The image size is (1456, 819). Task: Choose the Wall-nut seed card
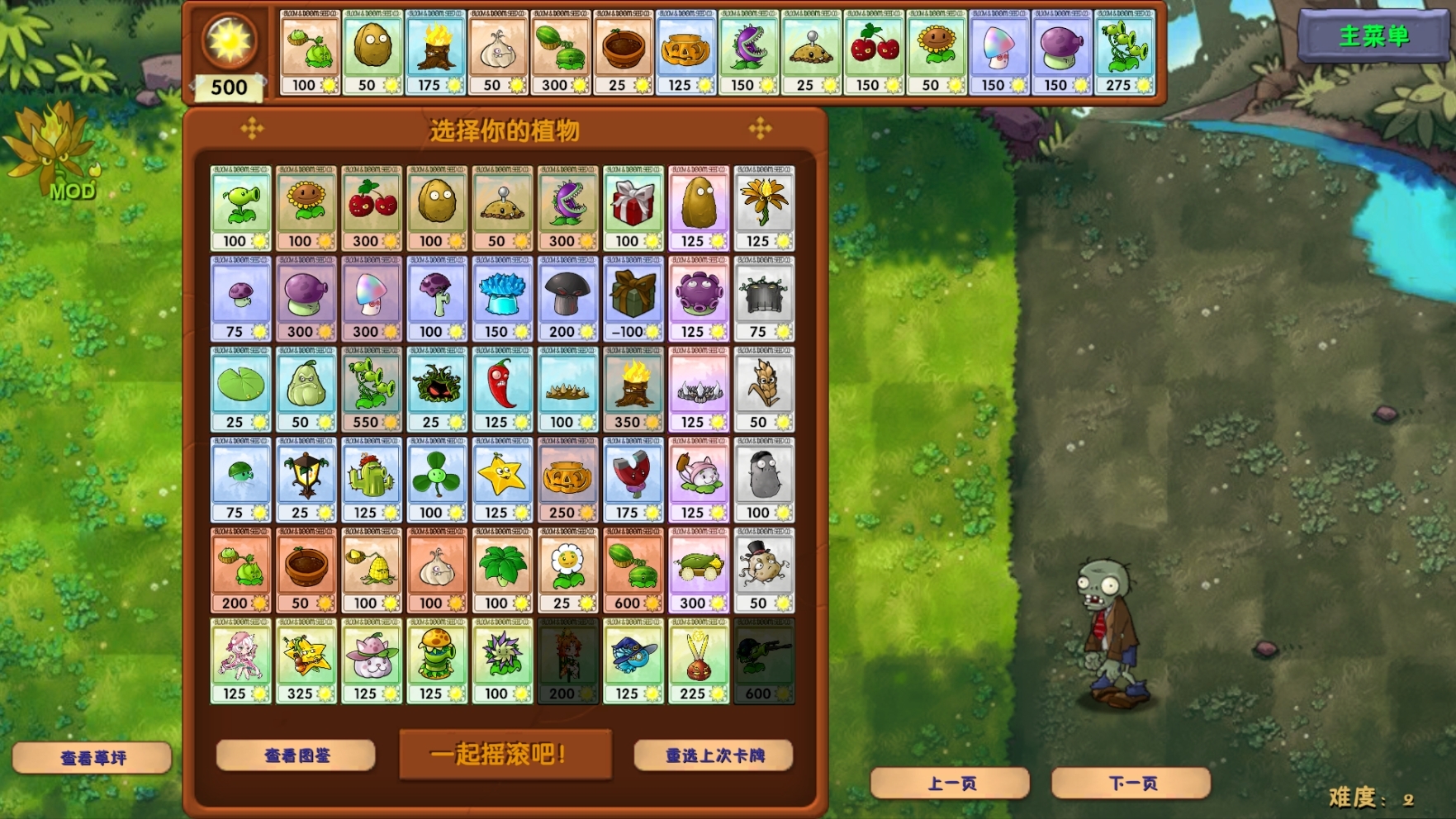click(x=435, y=206)
